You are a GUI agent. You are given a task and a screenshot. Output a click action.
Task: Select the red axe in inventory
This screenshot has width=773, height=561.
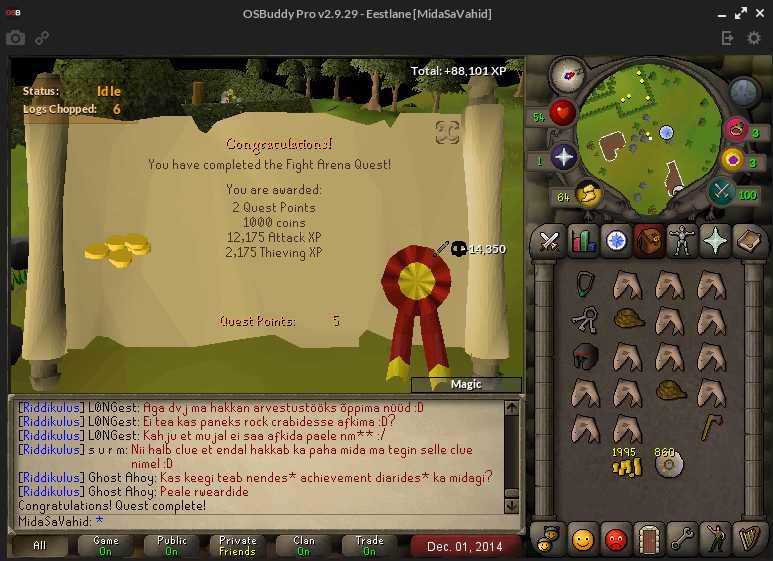pos(710,425)
